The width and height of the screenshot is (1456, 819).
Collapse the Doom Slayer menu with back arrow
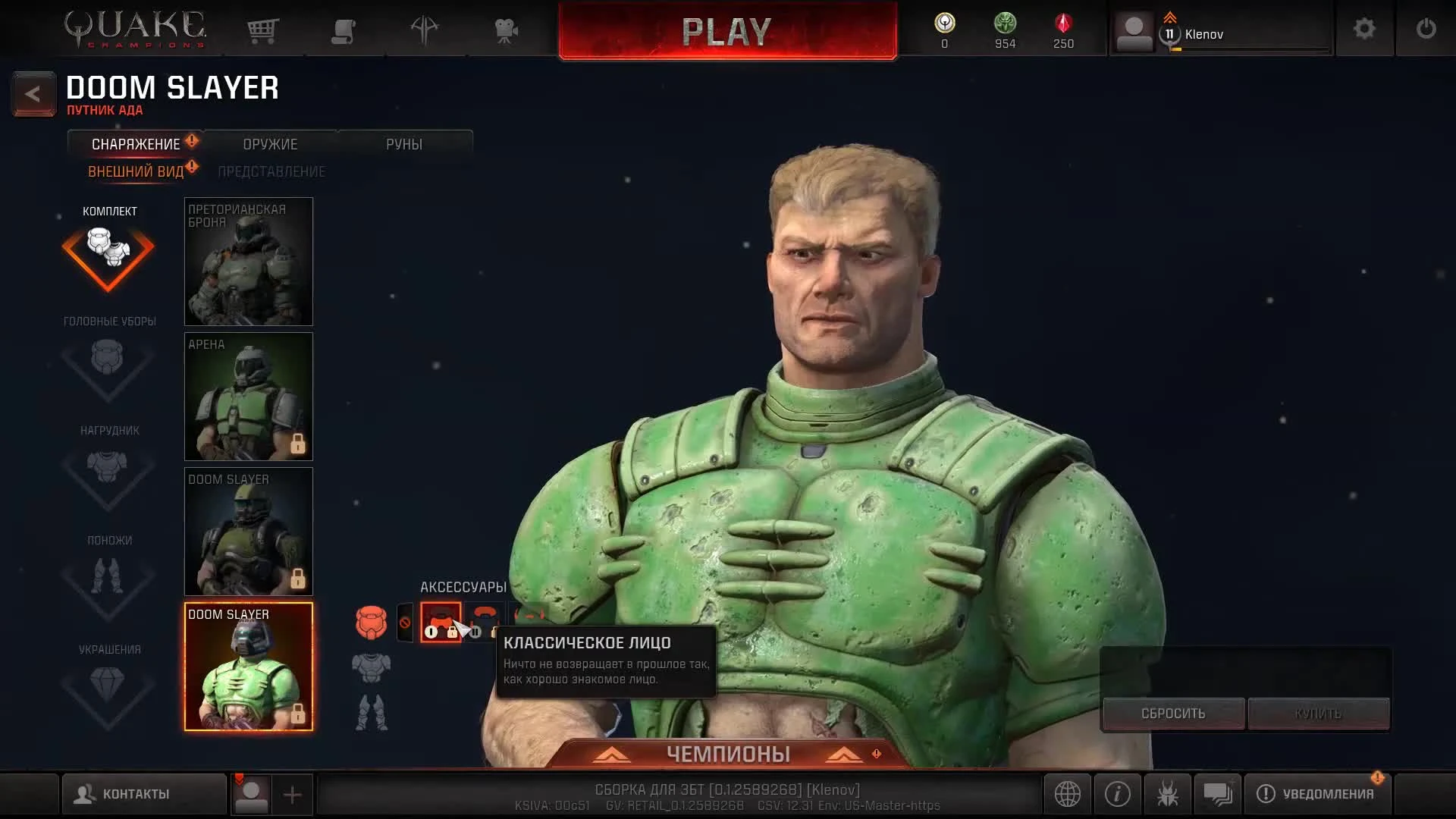33,93
